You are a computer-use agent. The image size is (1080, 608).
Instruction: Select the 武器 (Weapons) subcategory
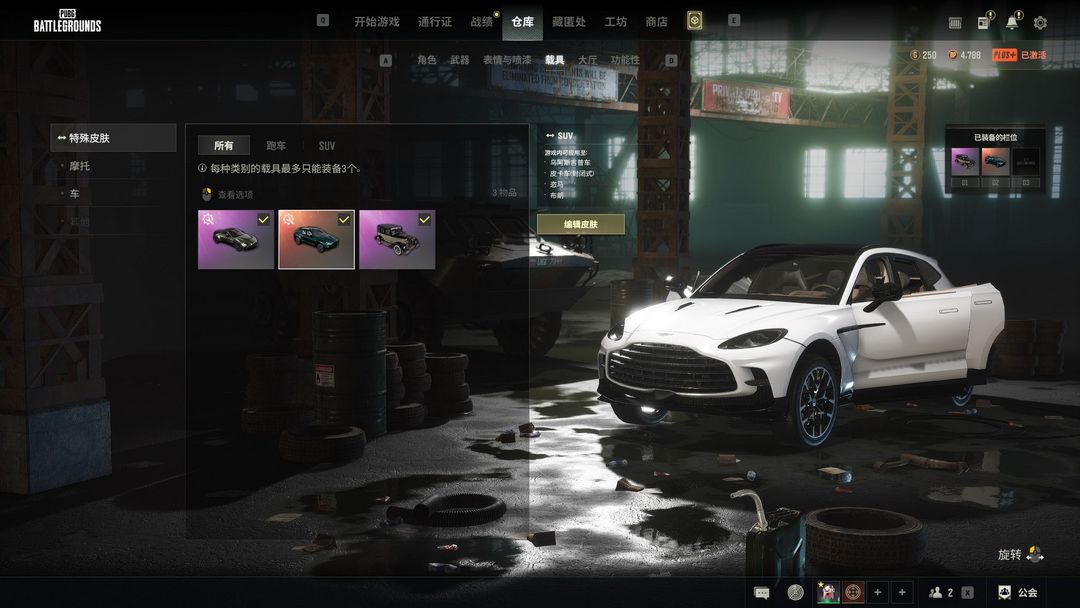coord(459,60)
